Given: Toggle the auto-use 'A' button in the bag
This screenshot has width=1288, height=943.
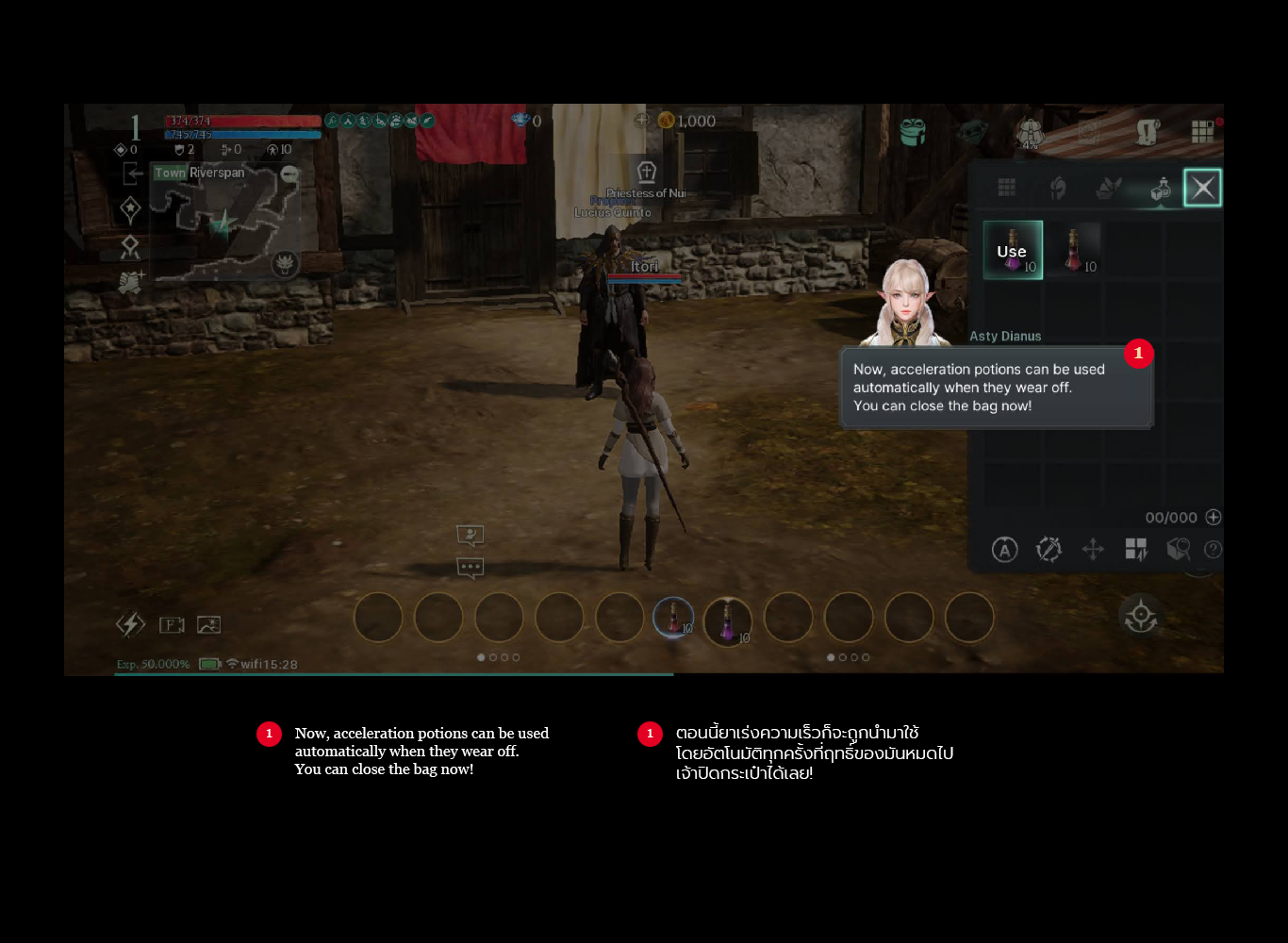Looking at the screenshot, I should tap(1005, 550).
